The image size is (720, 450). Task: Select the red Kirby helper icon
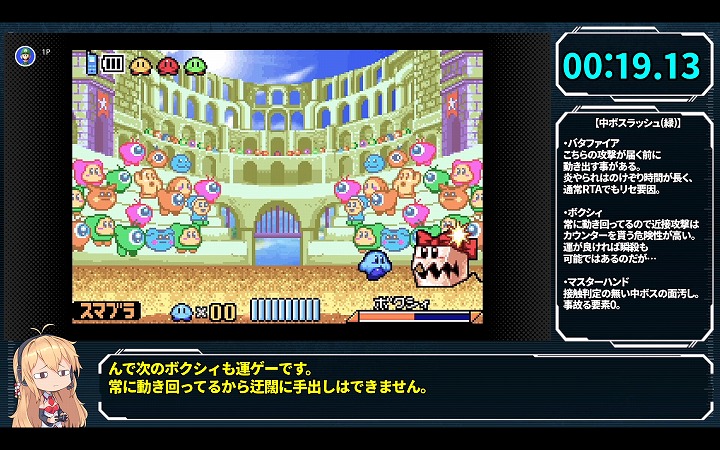[168, 65]
